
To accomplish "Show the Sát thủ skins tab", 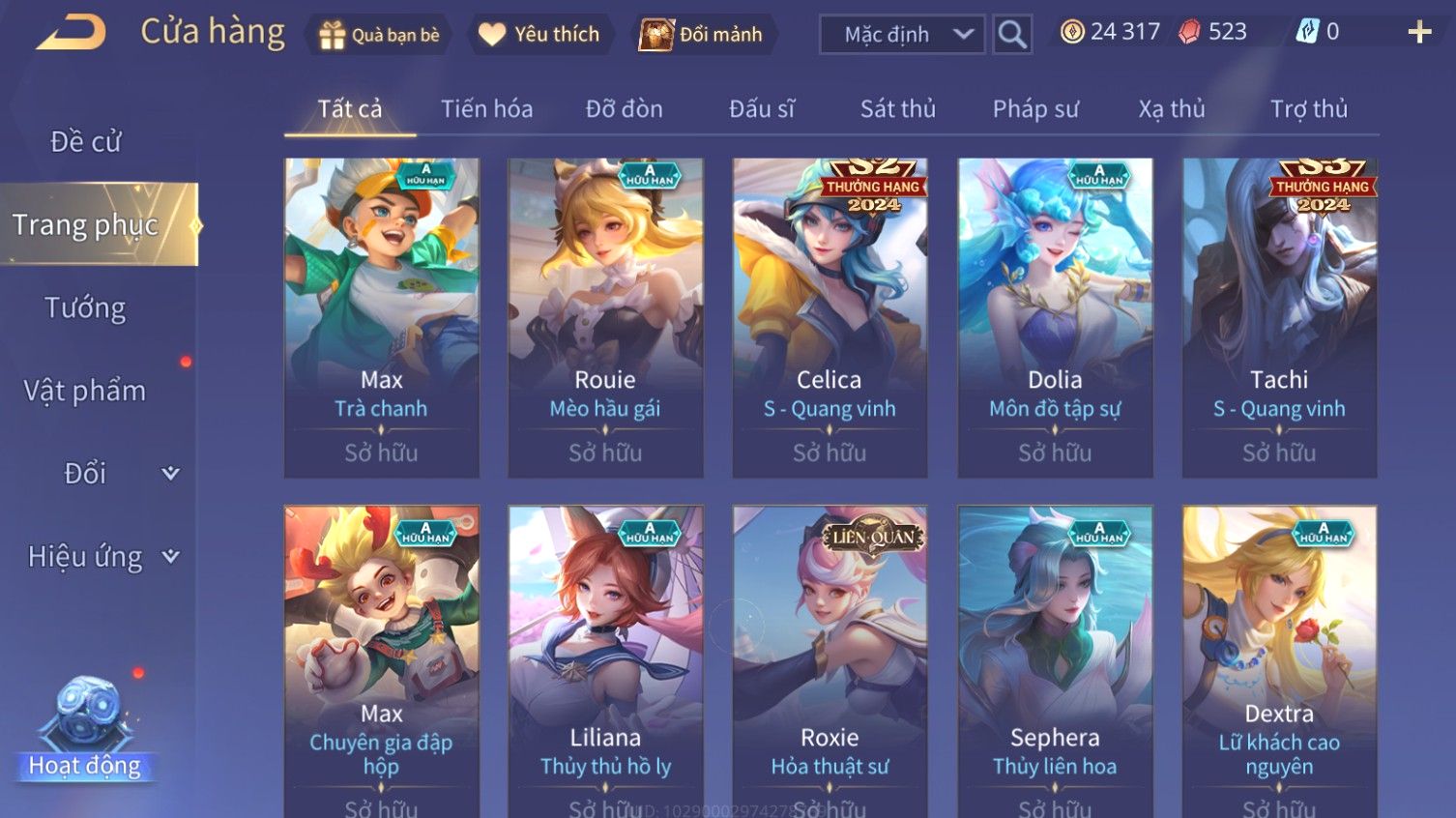I will click(x=897, y=109).
